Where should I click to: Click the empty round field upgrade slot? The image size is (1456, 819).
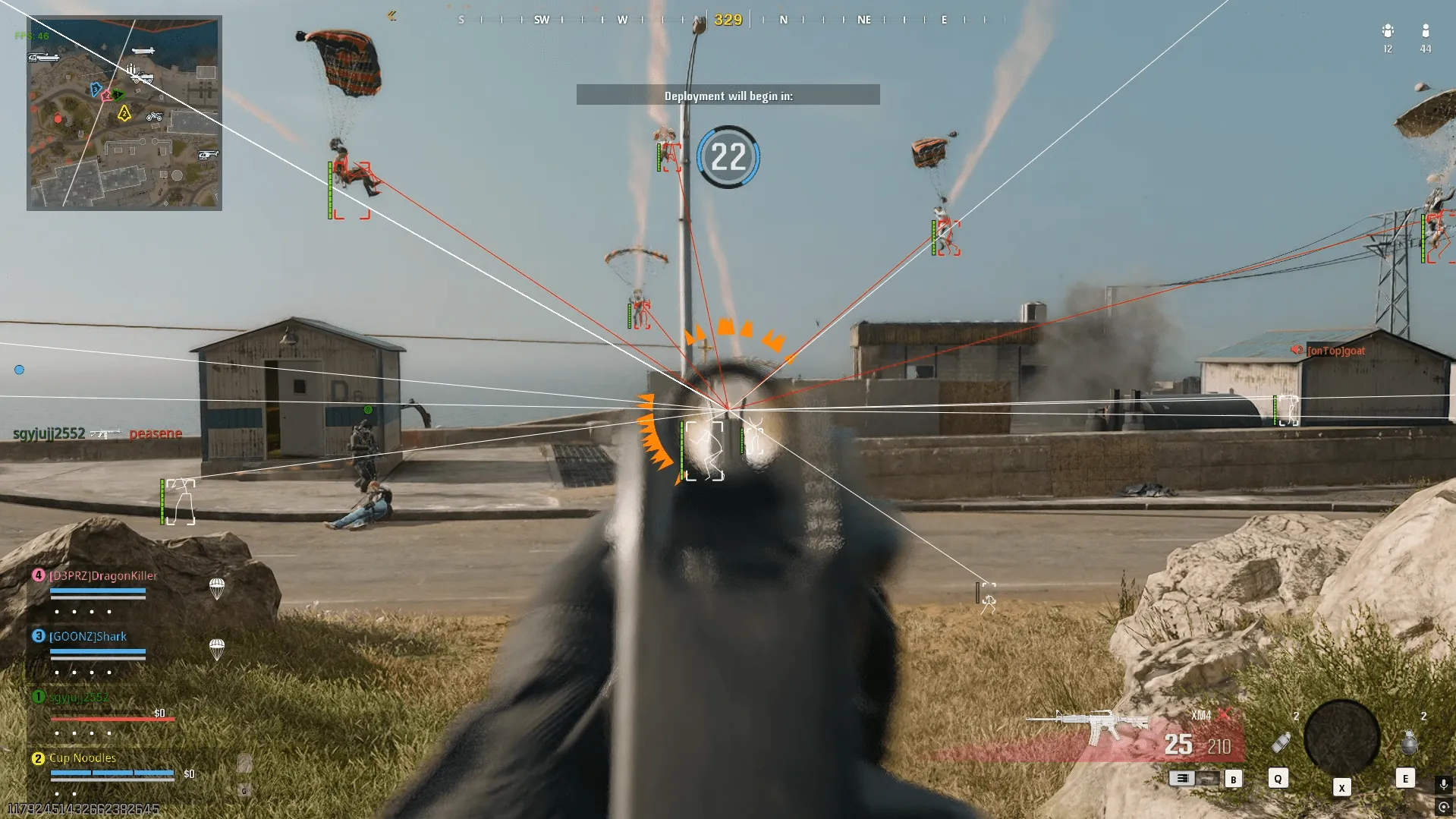[1341, 737]
